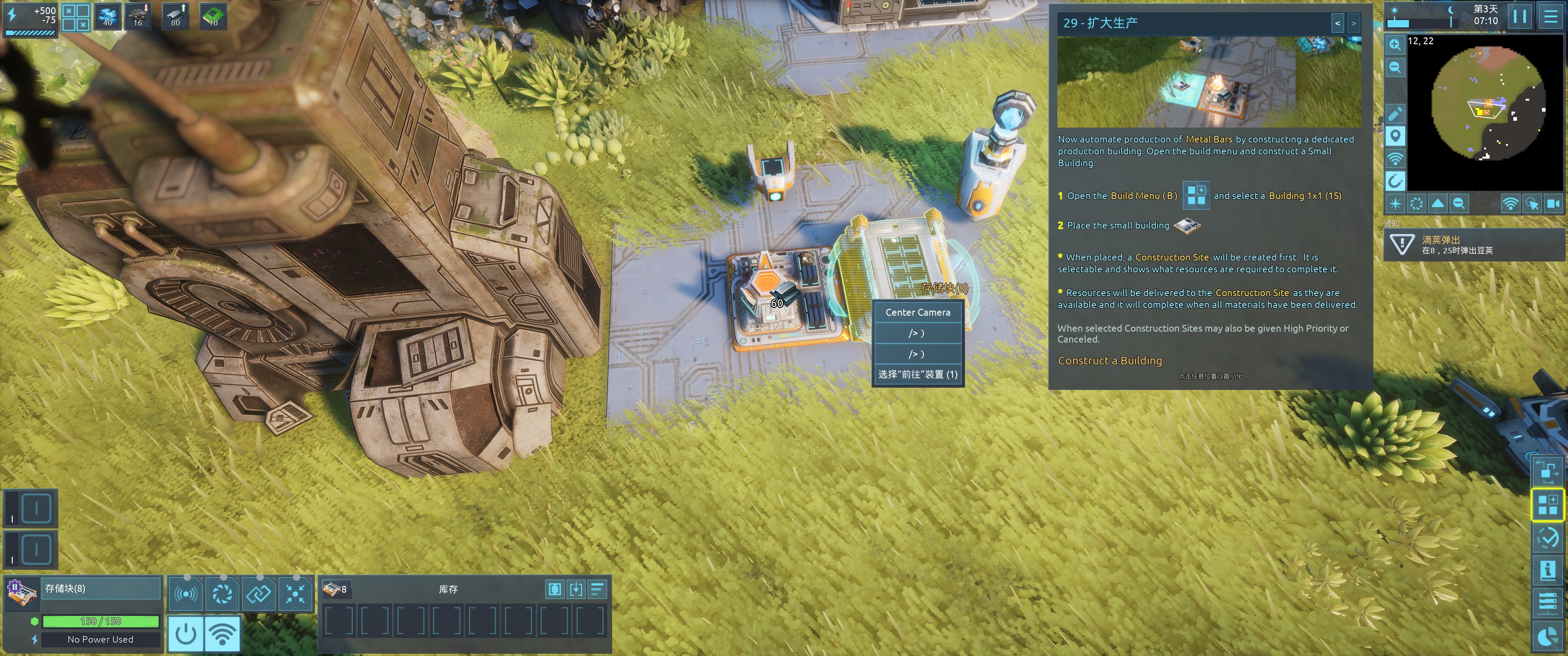Toggle the camera view button under minimap
This screenshot has width=1568, height=656.
tap(1553, 204)
